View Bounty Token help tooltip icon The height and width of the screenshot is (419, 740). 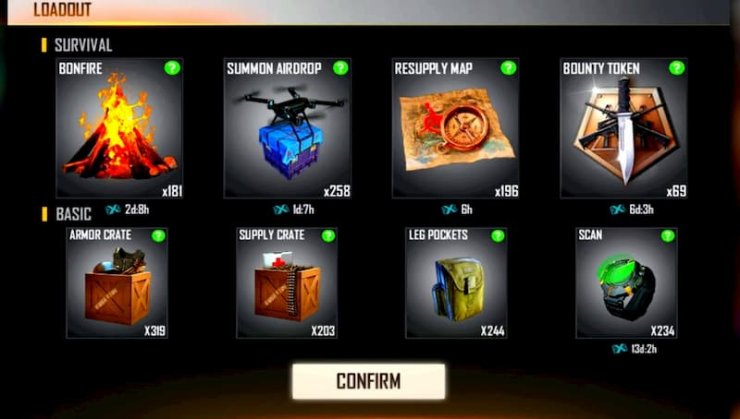tap(677, 68)
